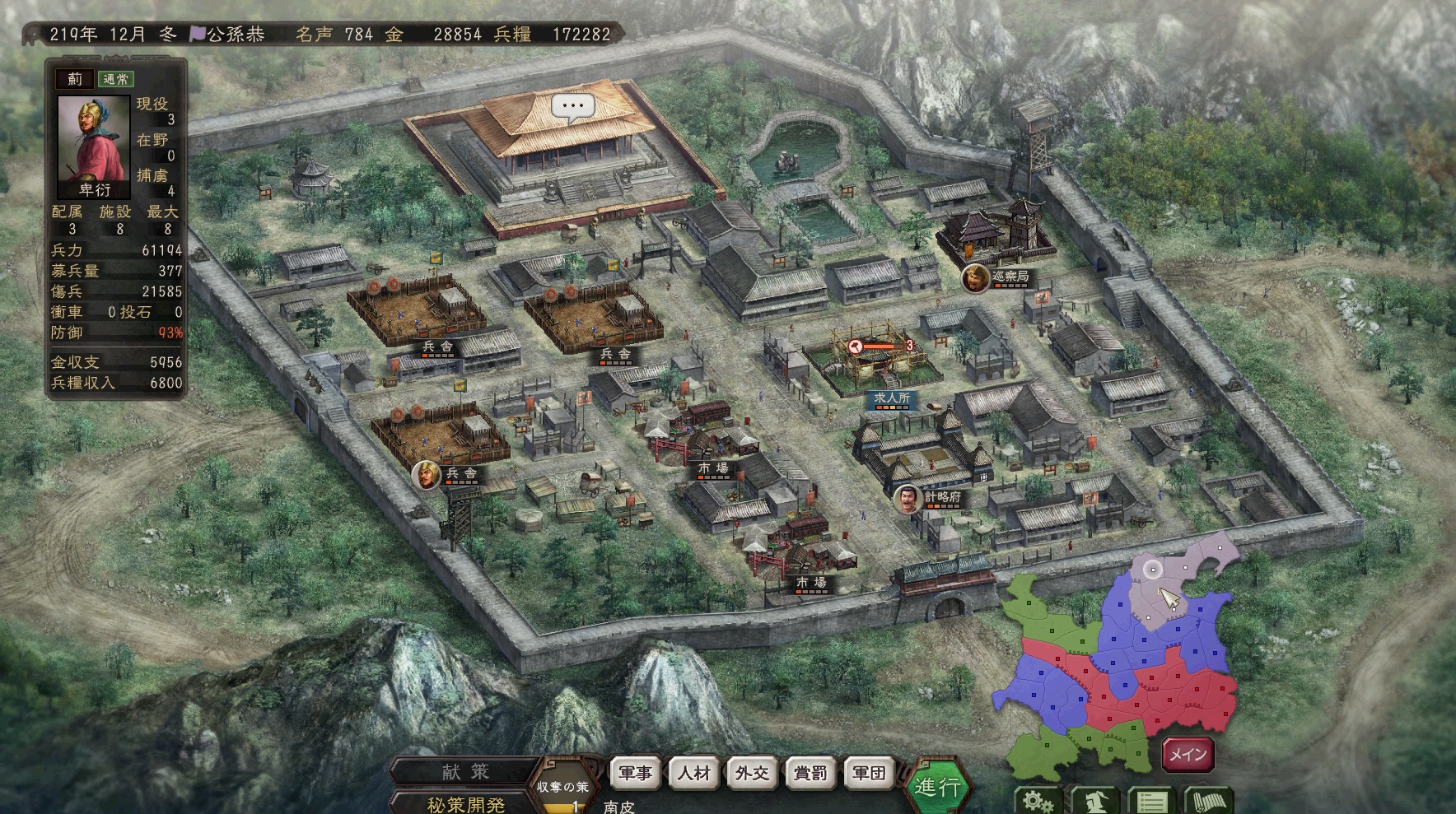Open the list icon menu
This screenshot has height=814, width=1456.
tap(1151, 801)
